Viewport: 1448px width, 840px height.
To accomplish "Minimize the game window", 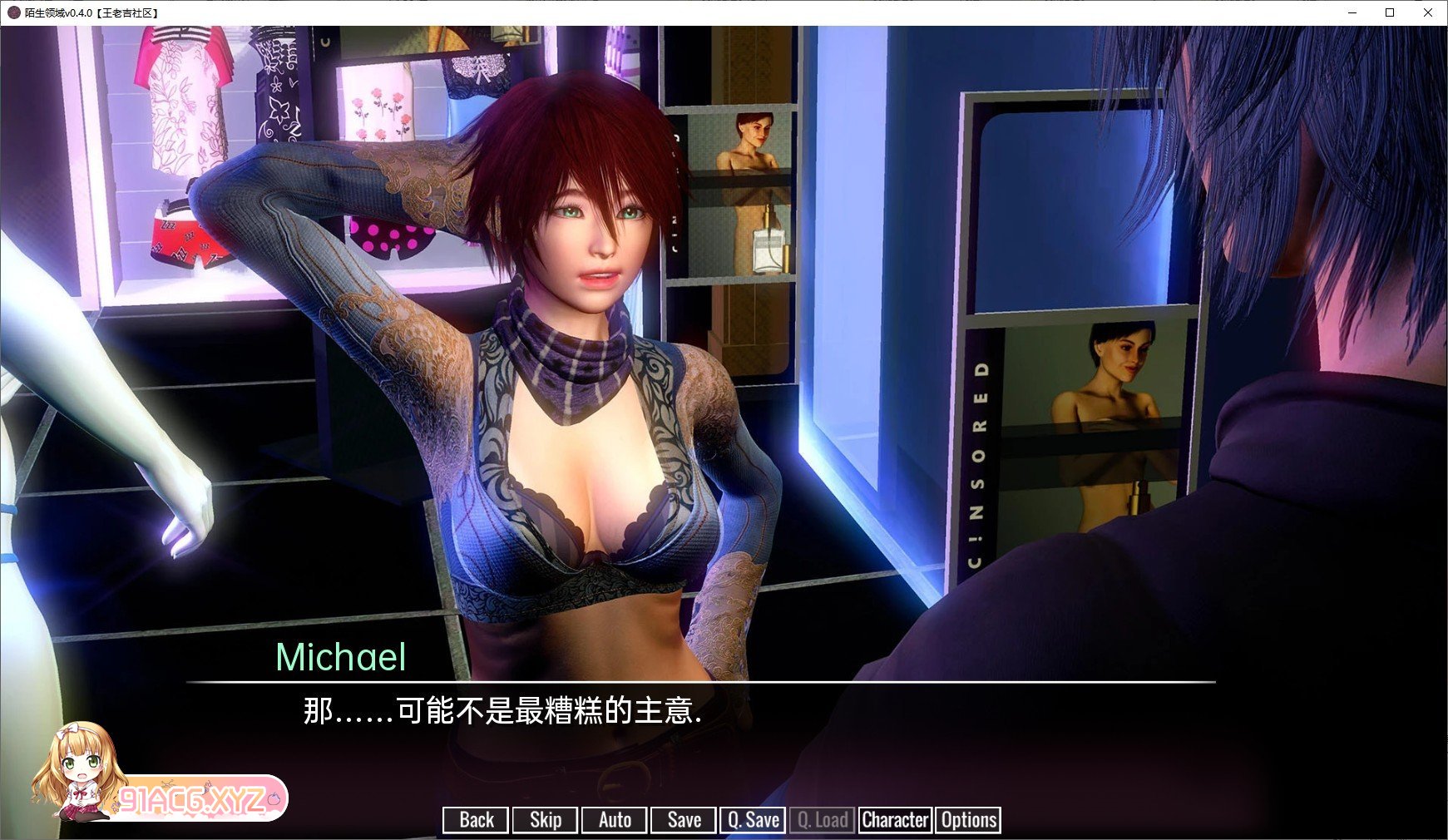I will pos(1352,12).
